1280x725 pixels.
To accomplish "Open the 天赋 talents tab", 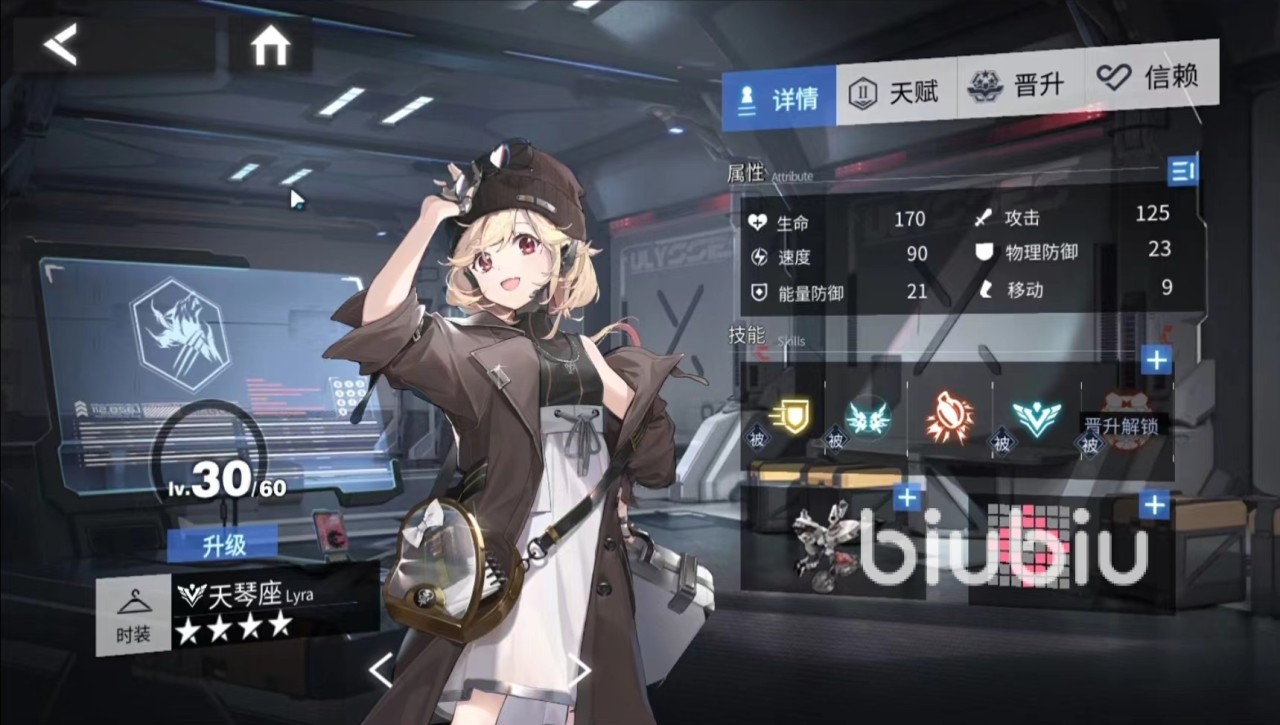I will (895, 93).
